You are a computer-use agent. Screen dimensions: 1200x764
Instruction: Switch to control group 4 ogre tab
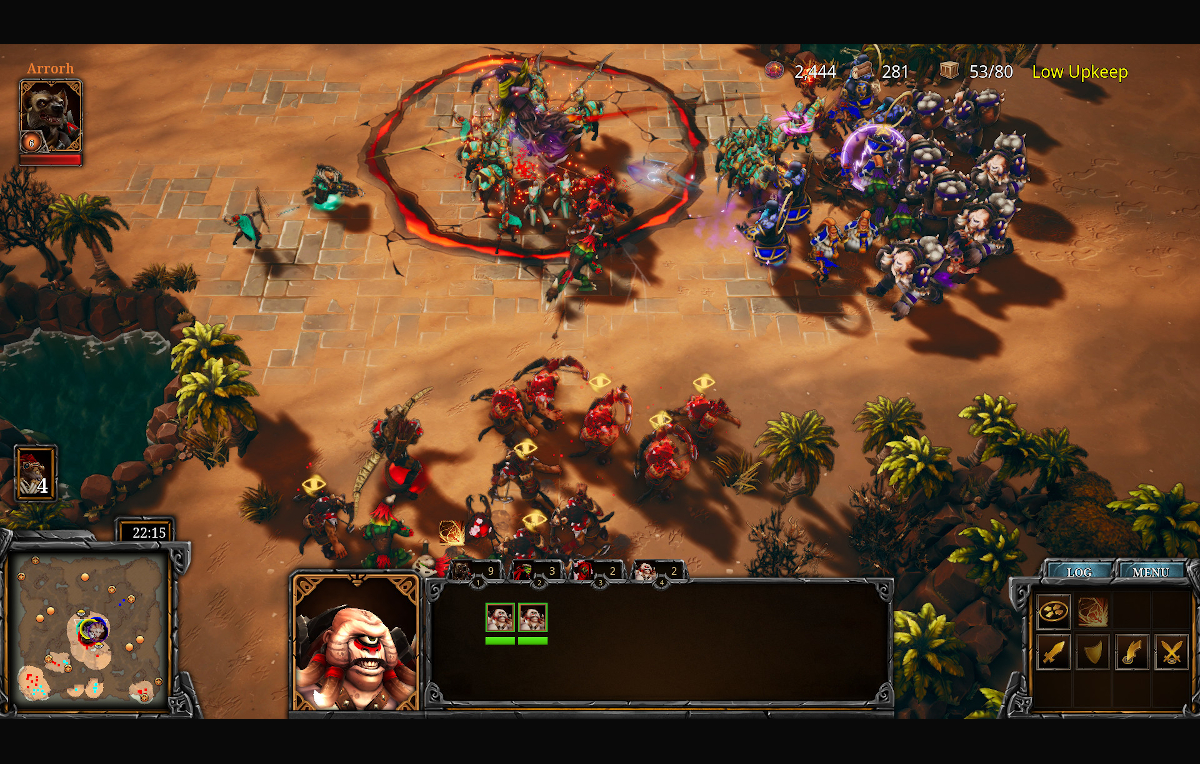point(659,571)
